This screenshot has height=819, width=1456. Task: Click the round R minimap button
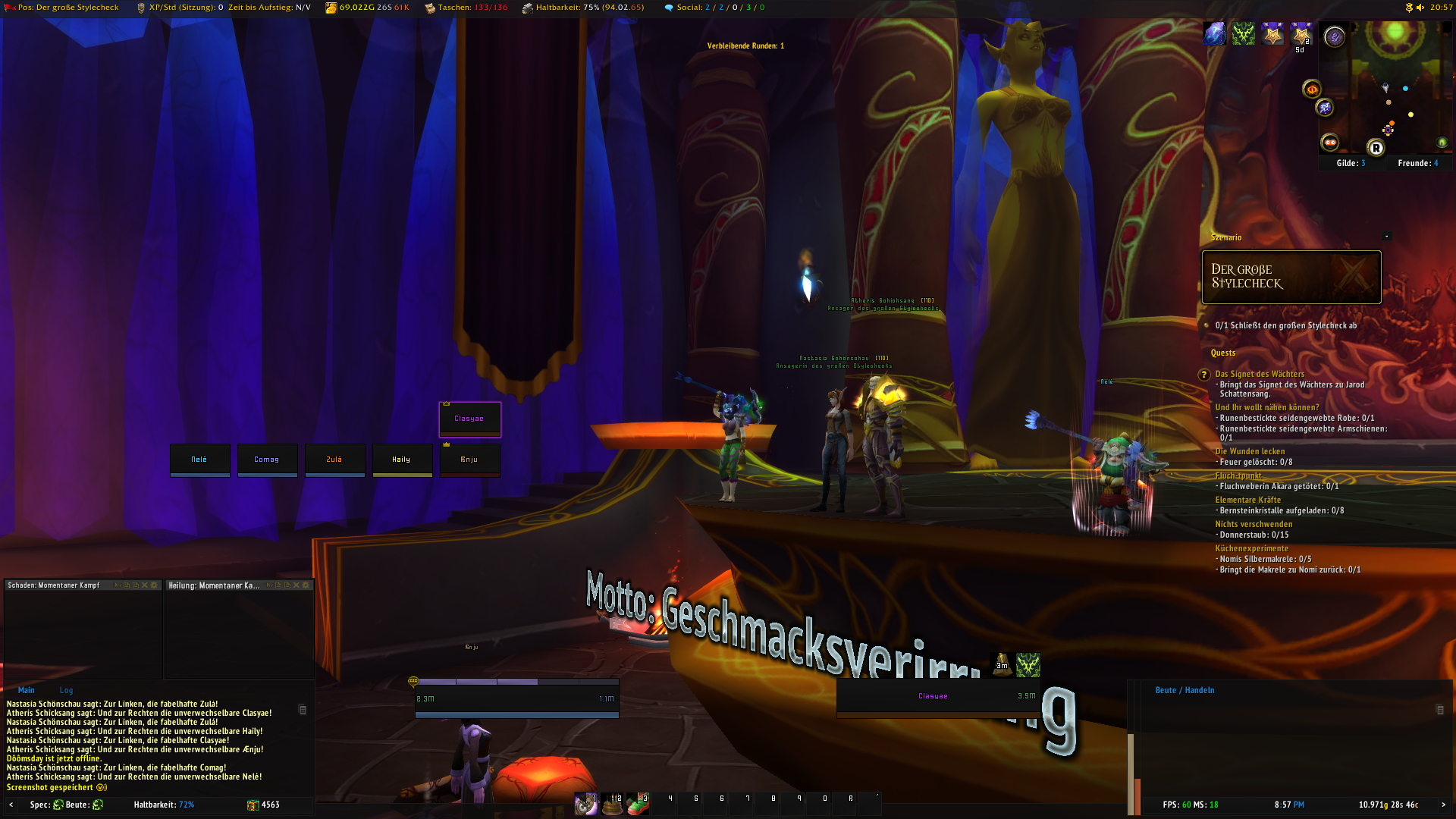pyautogui.click(x=1376, y=148)
